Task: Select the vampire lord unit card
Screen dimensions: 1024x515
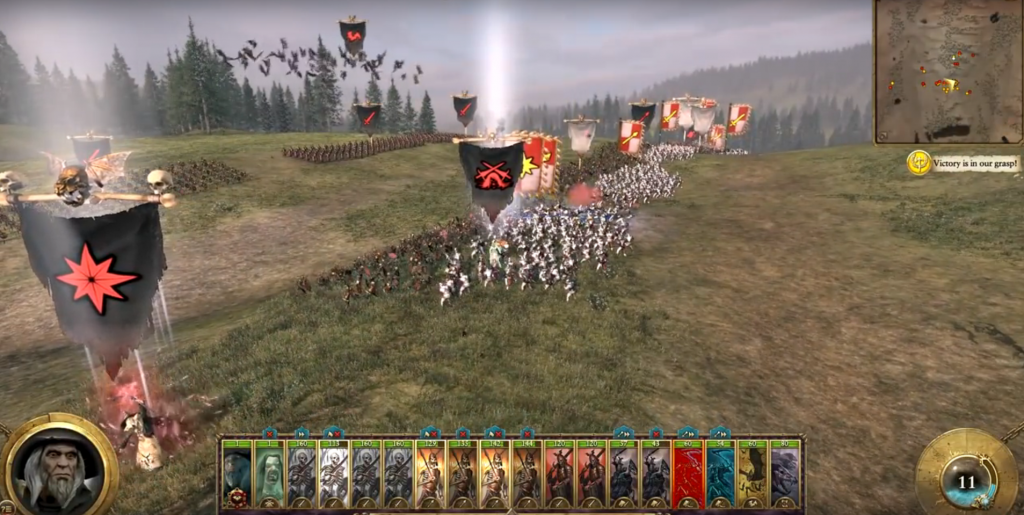Action: [237, 473]
